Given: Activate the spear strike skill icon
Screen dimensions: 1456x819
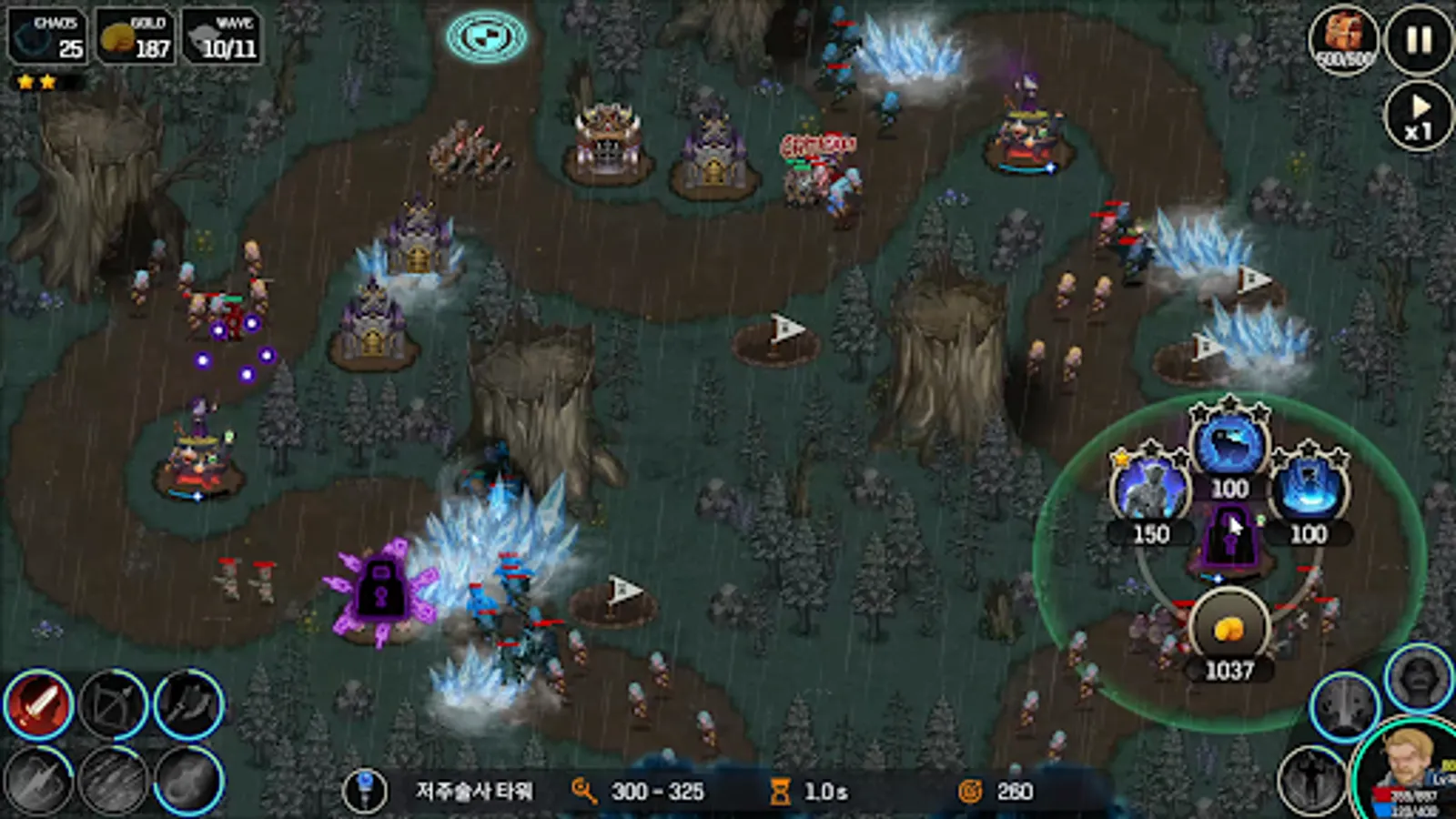Looking at the screenshot, I should click(x=38, y=781).
